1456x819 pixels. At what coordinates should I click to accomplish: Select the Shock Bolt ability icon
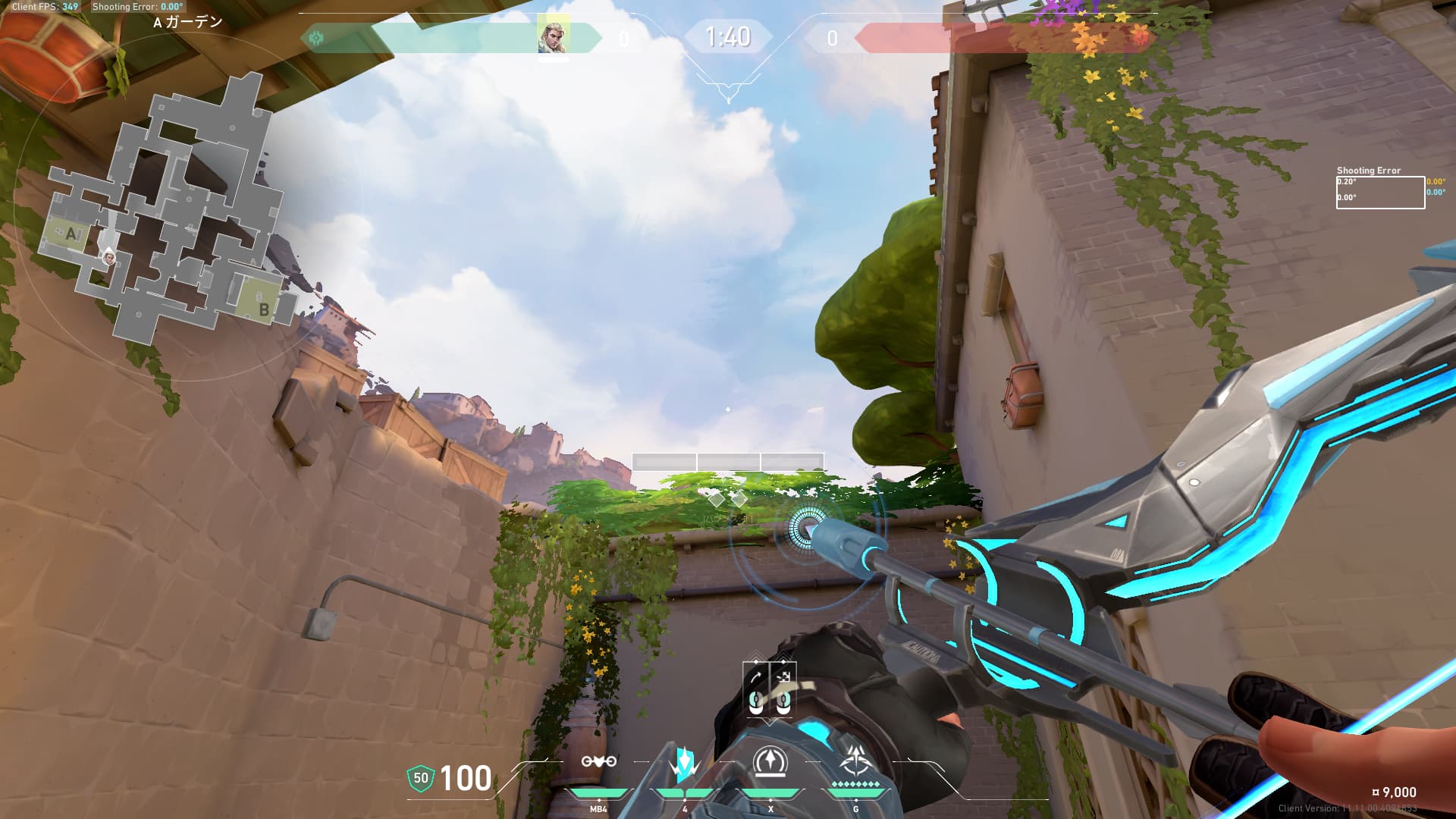(x=684, y=764)
